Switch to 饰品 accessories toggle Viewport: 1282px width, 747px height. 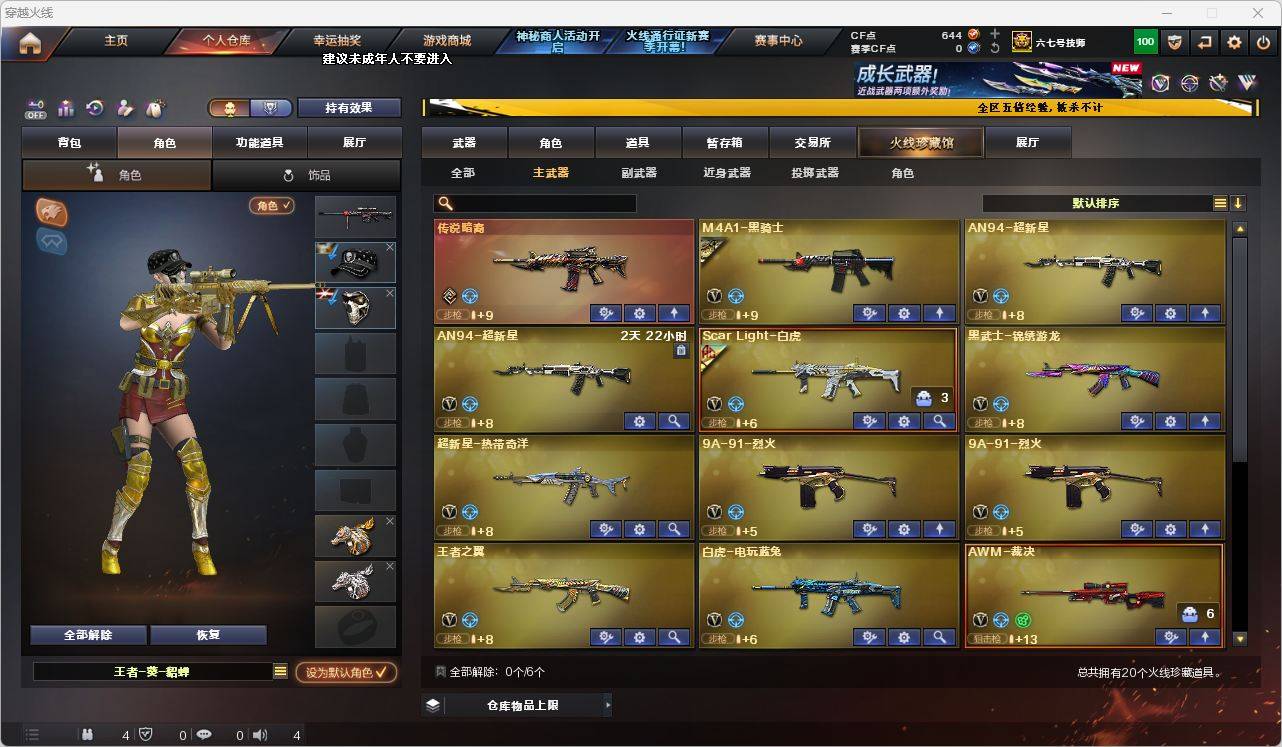(x=307, y=174)
